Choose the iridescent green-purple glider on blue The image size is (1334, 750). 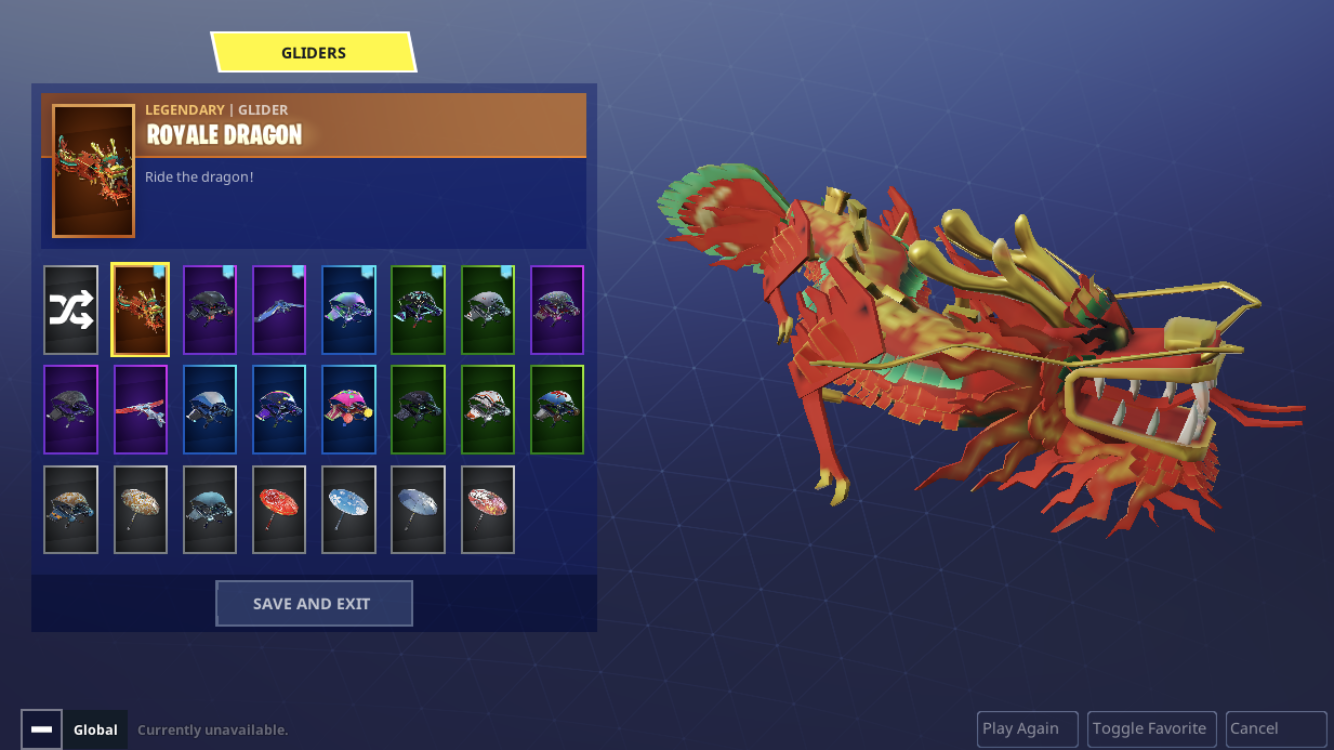point(349,310)
